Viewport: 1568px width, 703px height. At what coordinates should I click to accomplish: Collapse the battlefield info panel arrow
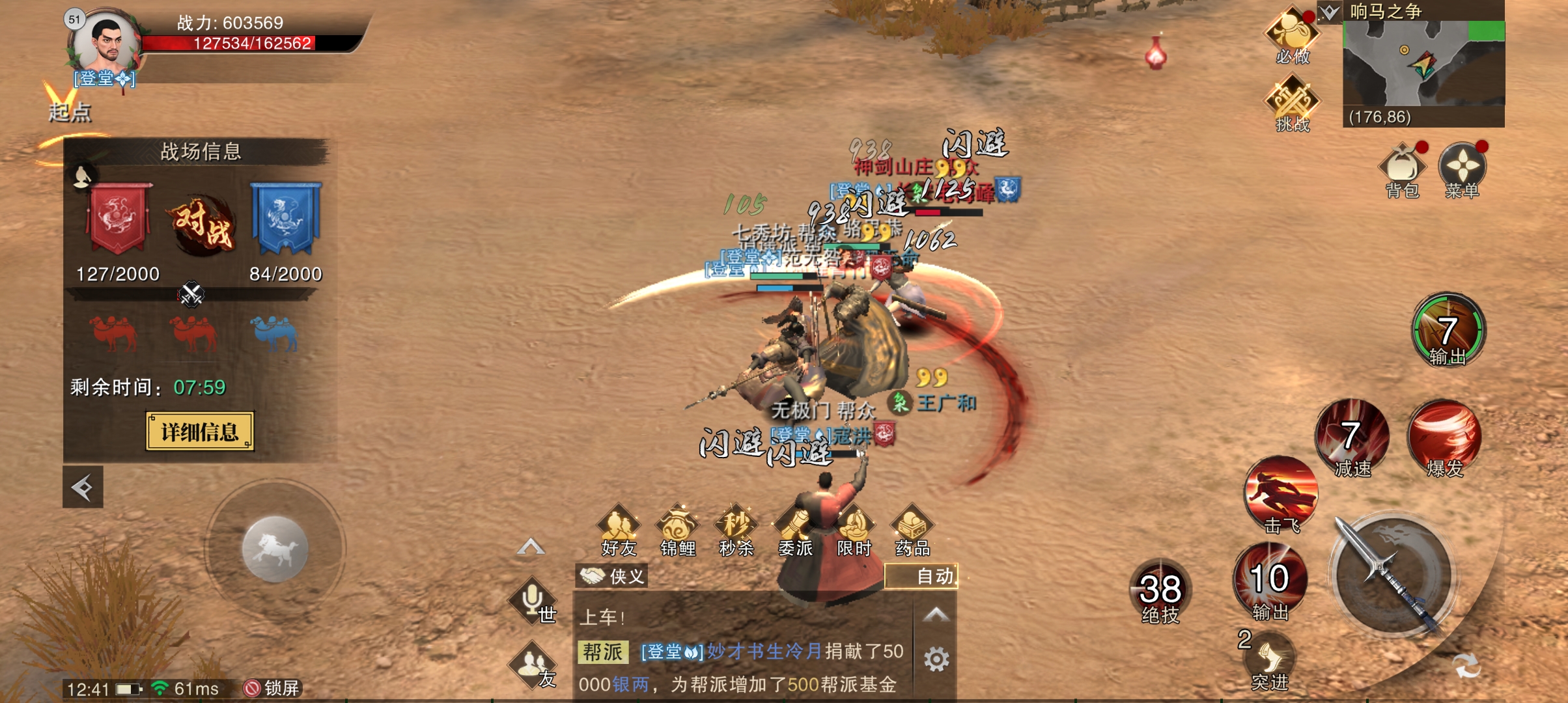pos(83,487)
